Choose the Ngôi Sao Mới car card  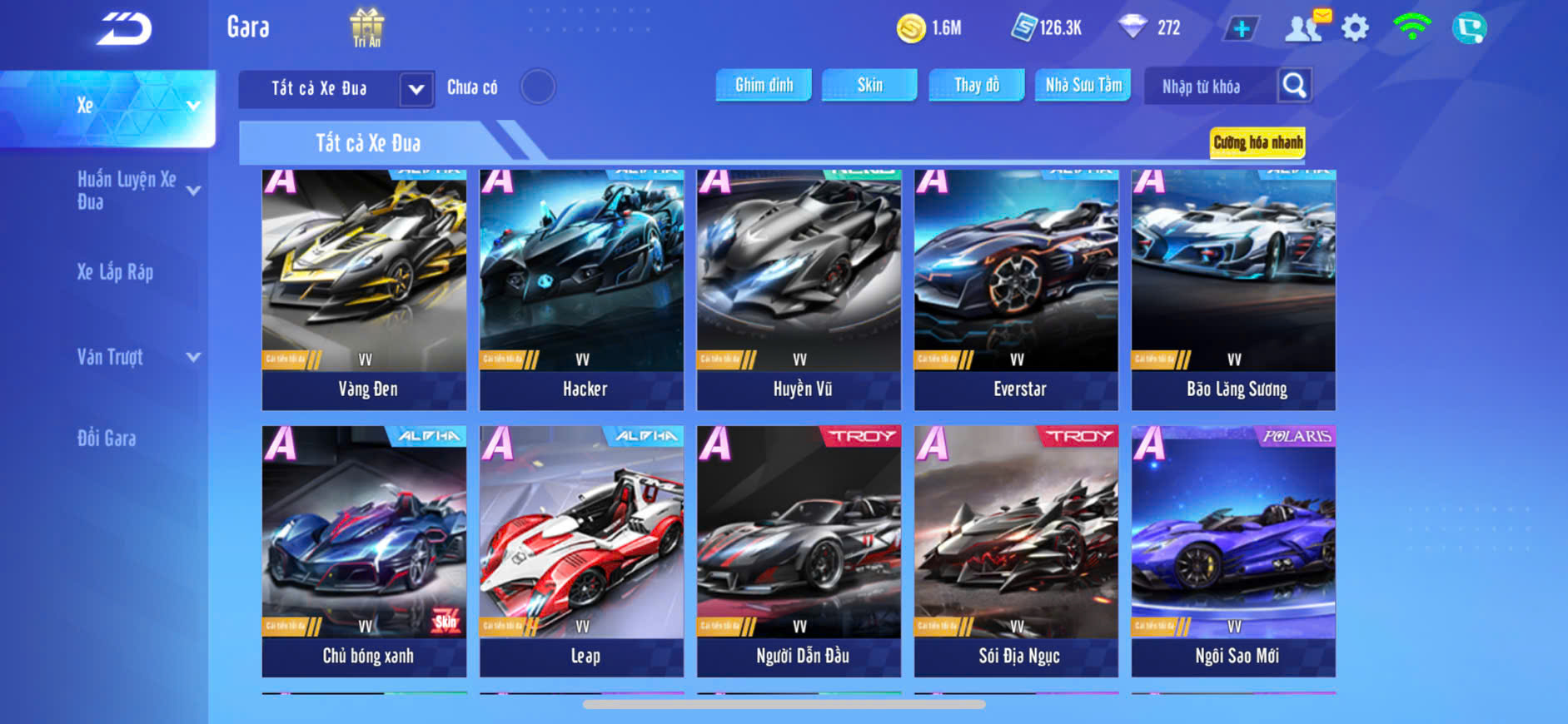(1233, 550)
